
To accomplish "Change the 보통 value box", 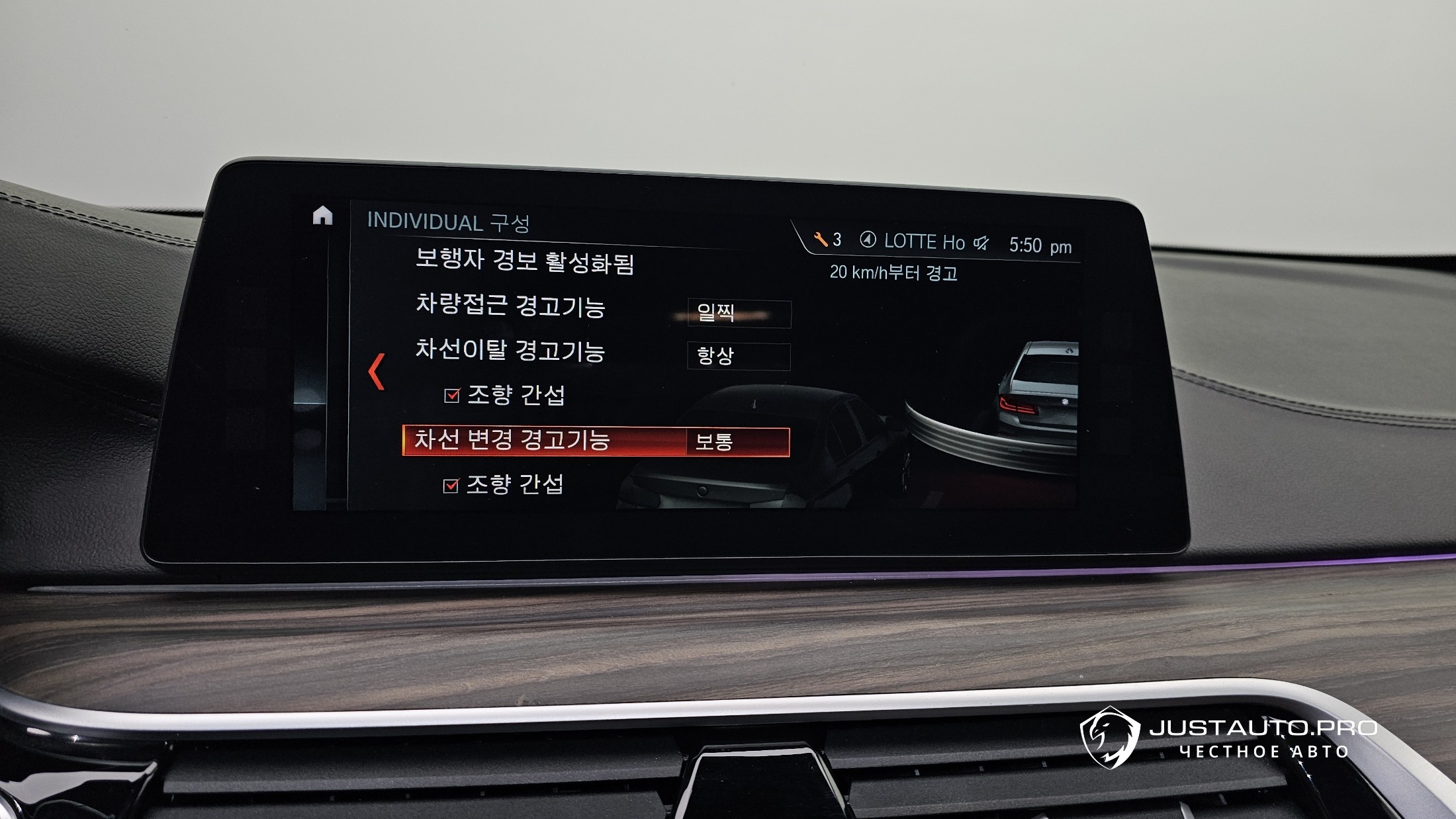I will (x=737, y=442).
